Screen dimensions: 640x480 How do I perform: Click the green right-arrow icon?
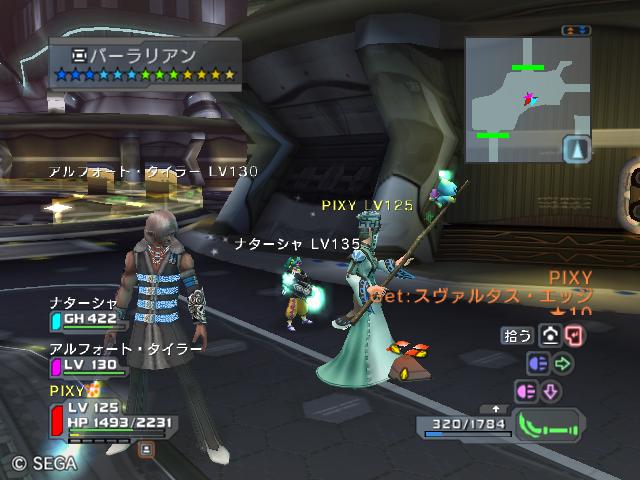coord(562,363)
